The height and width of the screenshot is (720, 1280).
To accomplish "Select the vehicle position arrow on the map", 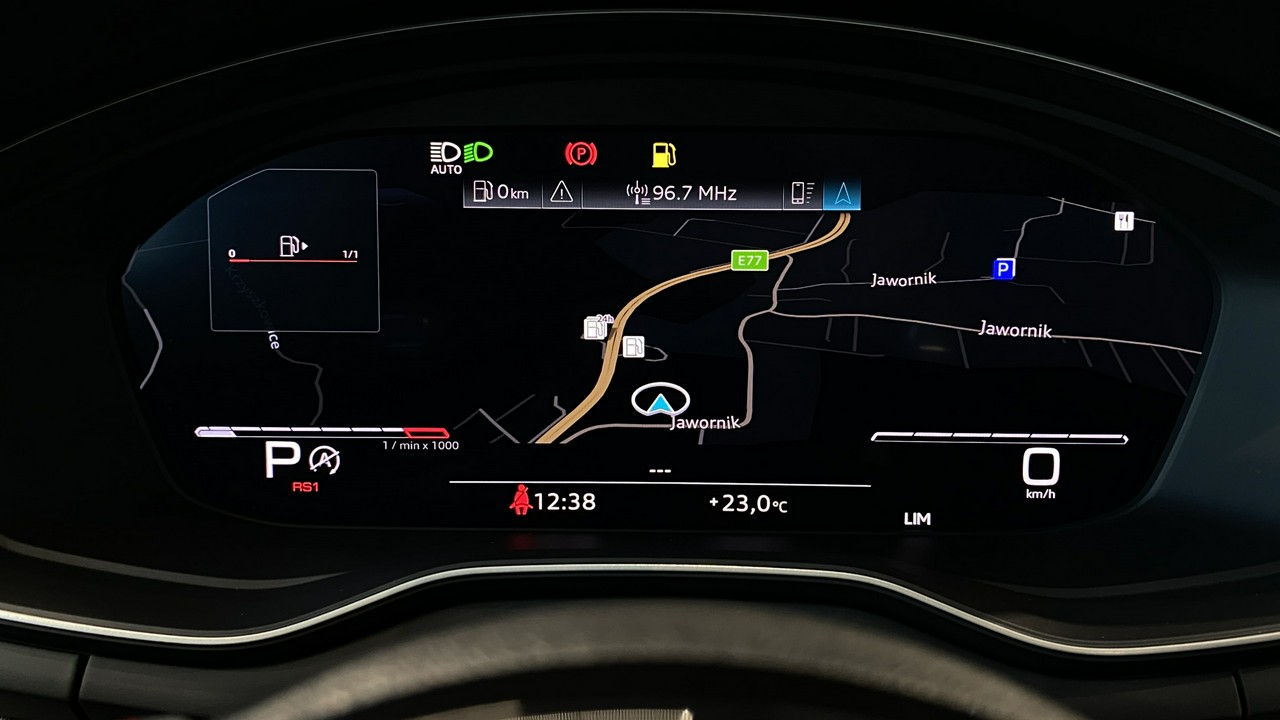I will click(x=661, y=402).
